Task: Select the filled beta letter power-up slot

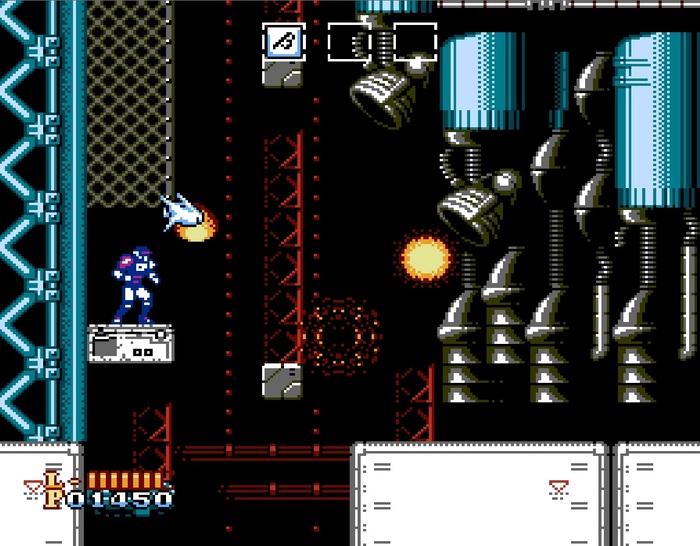Action: point(285,42)
